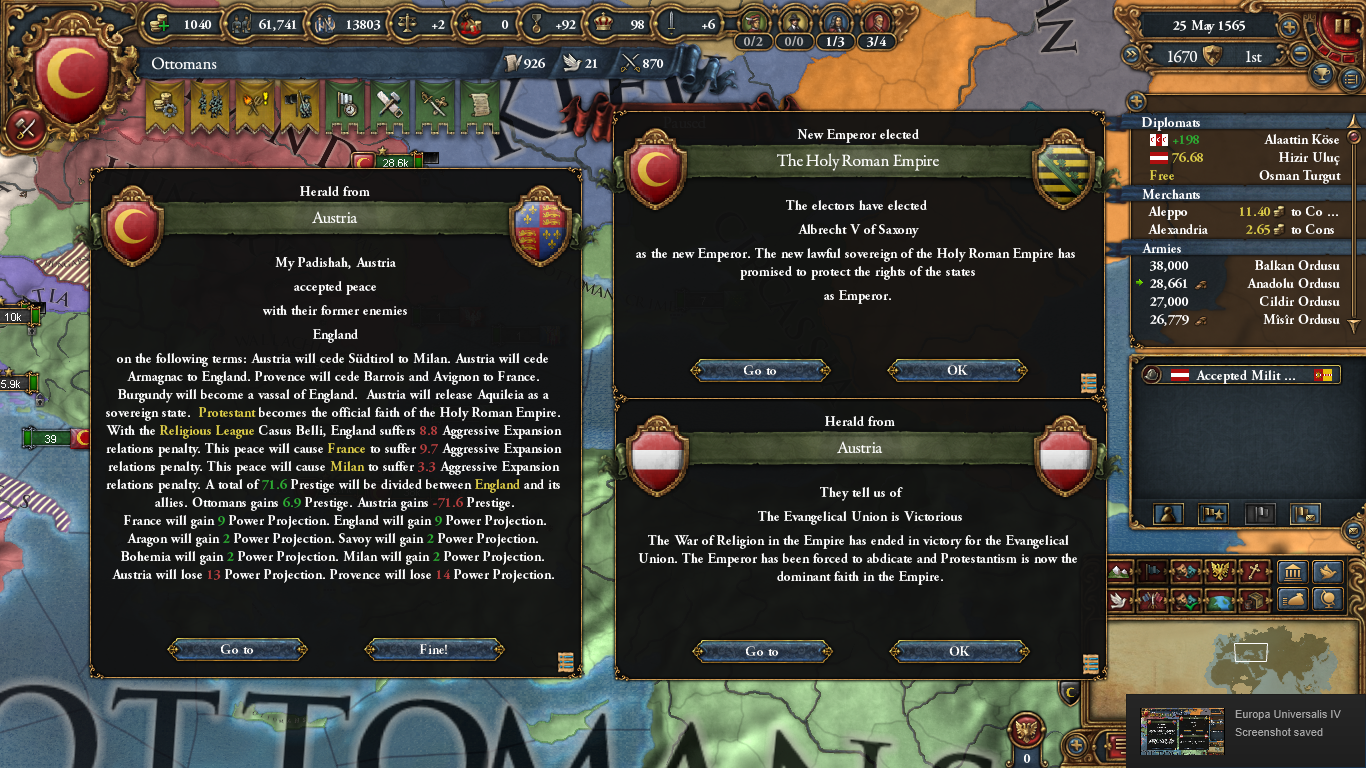1366x768 pixels.
Task: Click OK on the New Emperor elected popup
Action: (x=956, y=370)
